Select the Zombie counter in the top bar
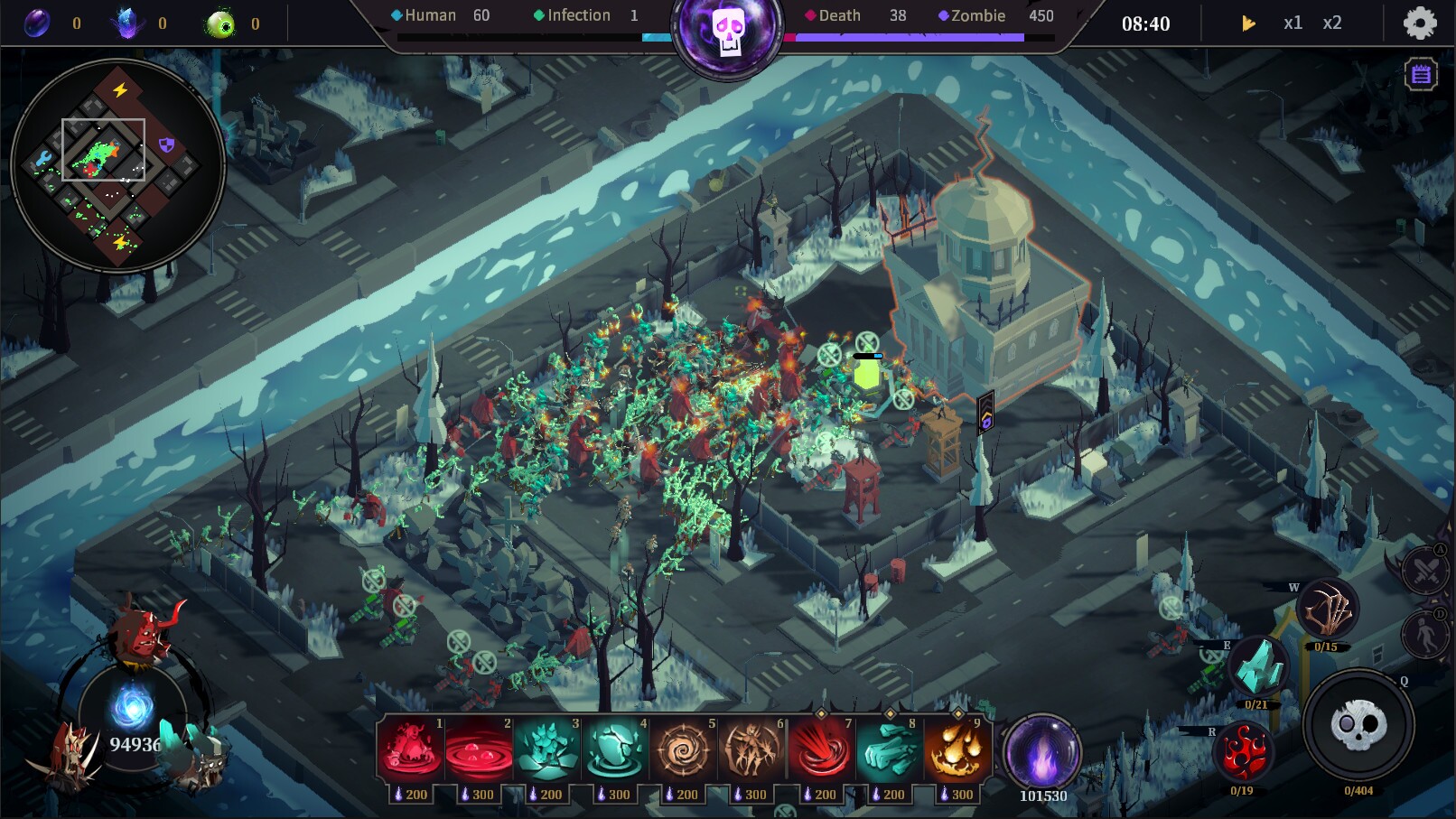Screen dimensions: 1456x819 pos(978,15)
